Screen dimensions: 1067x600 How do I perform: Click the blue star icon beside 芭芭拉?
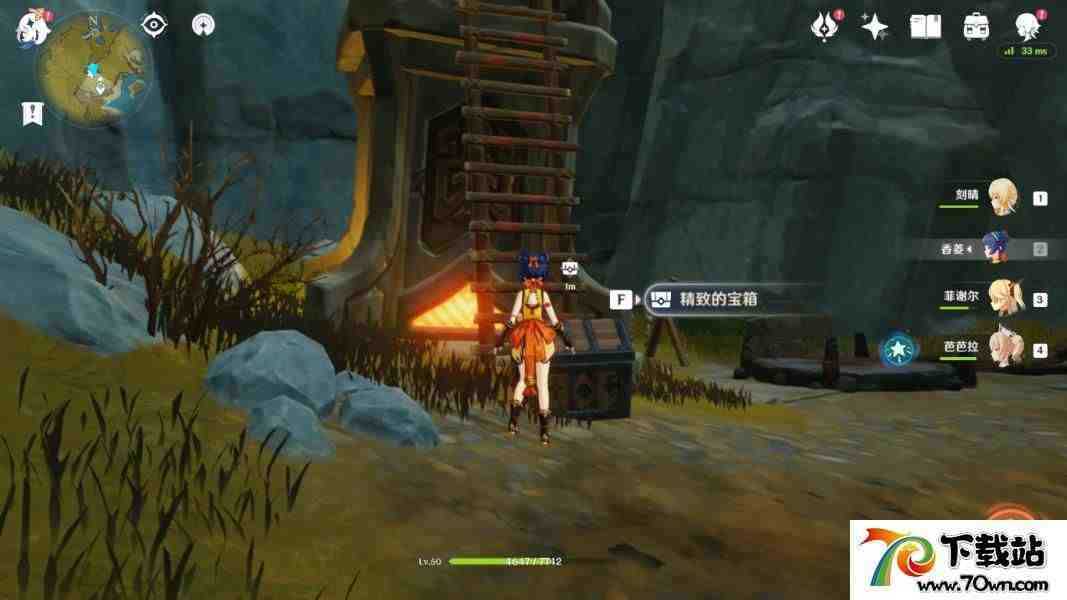(x=897, y=350)
